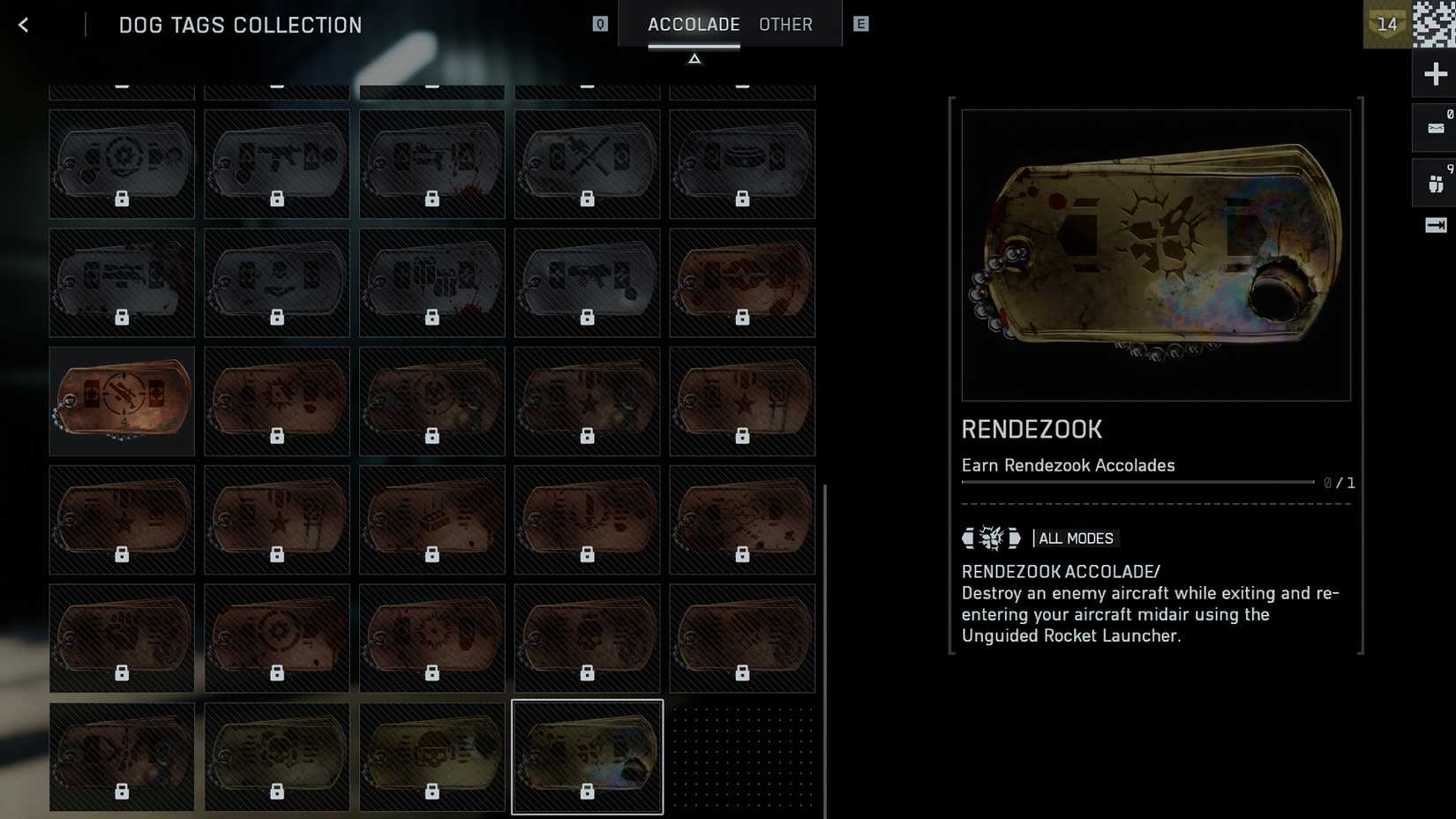Select the friends icon with 9 notifications
This screenshot has height=819, width=1456.
1434,183
